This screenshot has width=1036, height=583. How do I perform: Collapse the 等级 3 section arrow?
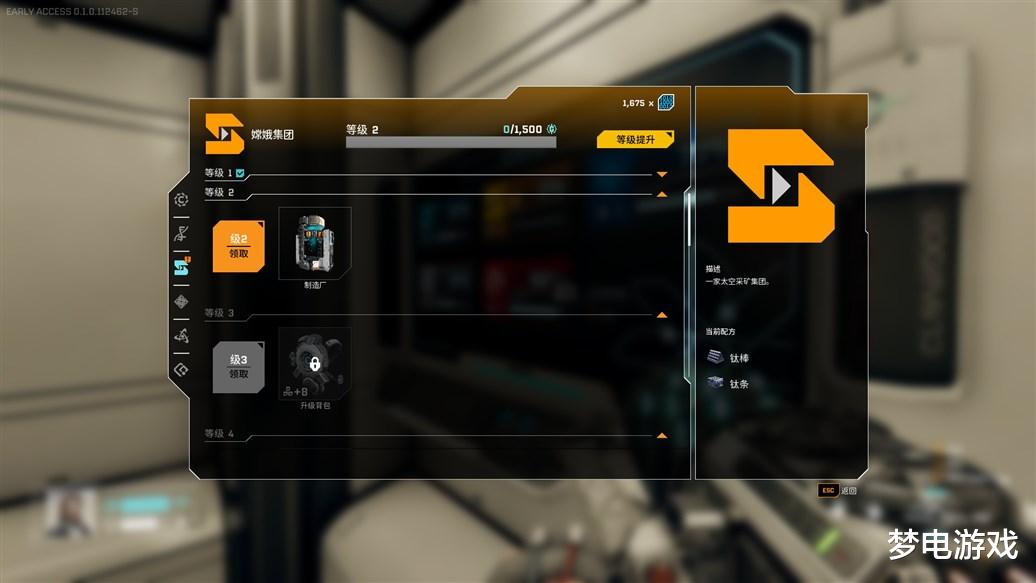click(661, 314)
